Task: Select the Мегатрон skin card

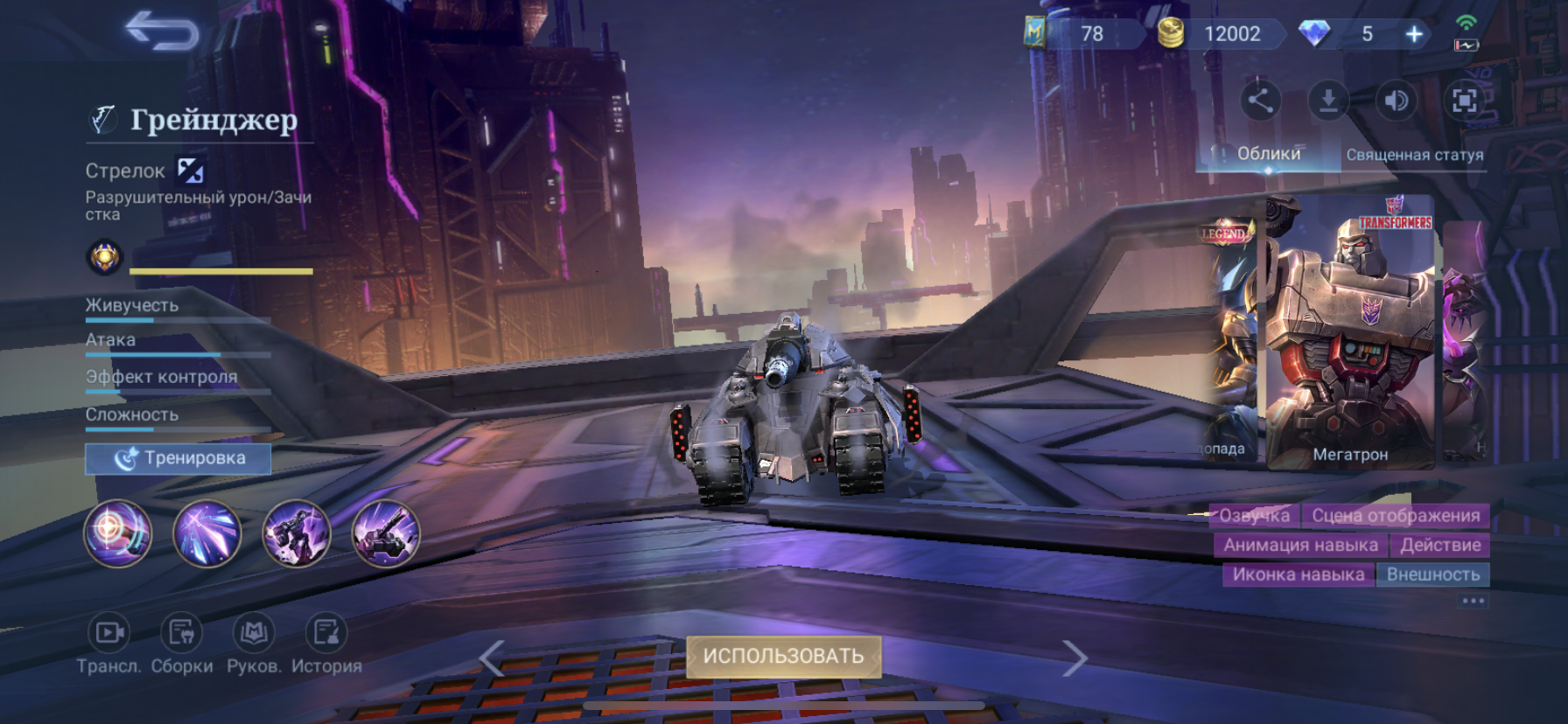Action: tap(1350, 332)
